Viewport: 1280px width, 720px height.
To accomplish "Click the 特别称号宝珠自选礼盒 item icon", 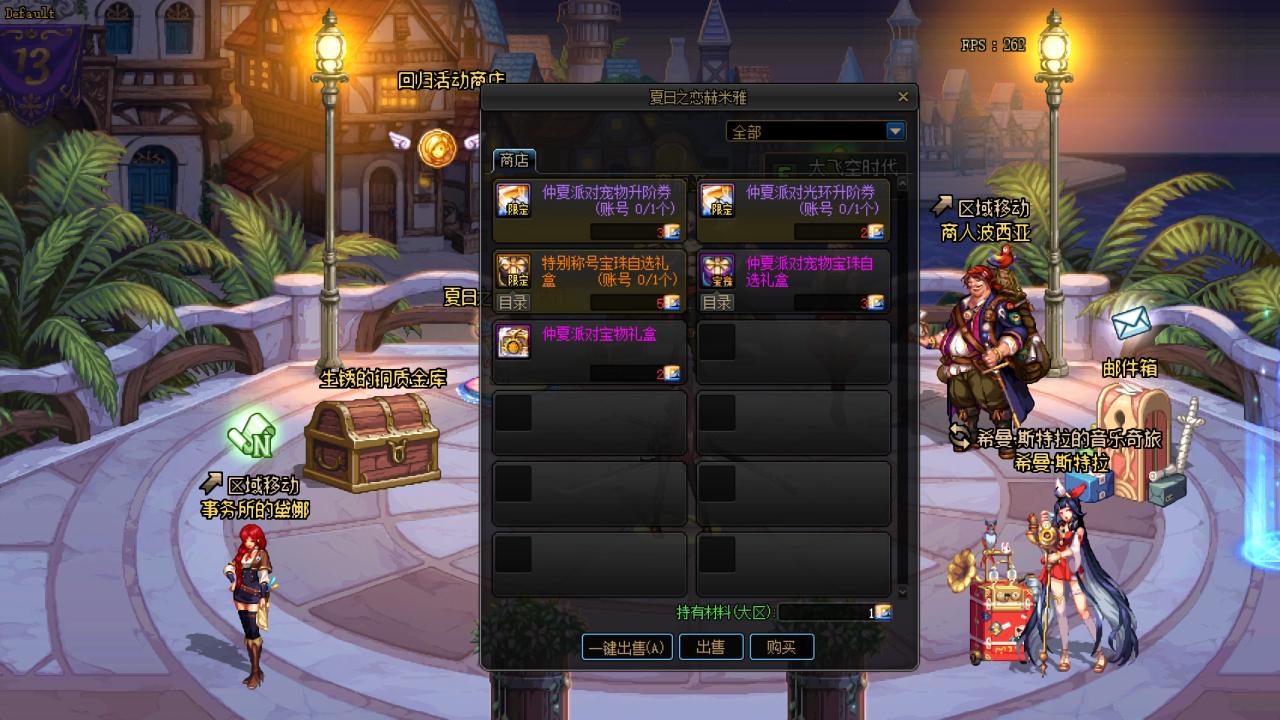I will point(513,270).
